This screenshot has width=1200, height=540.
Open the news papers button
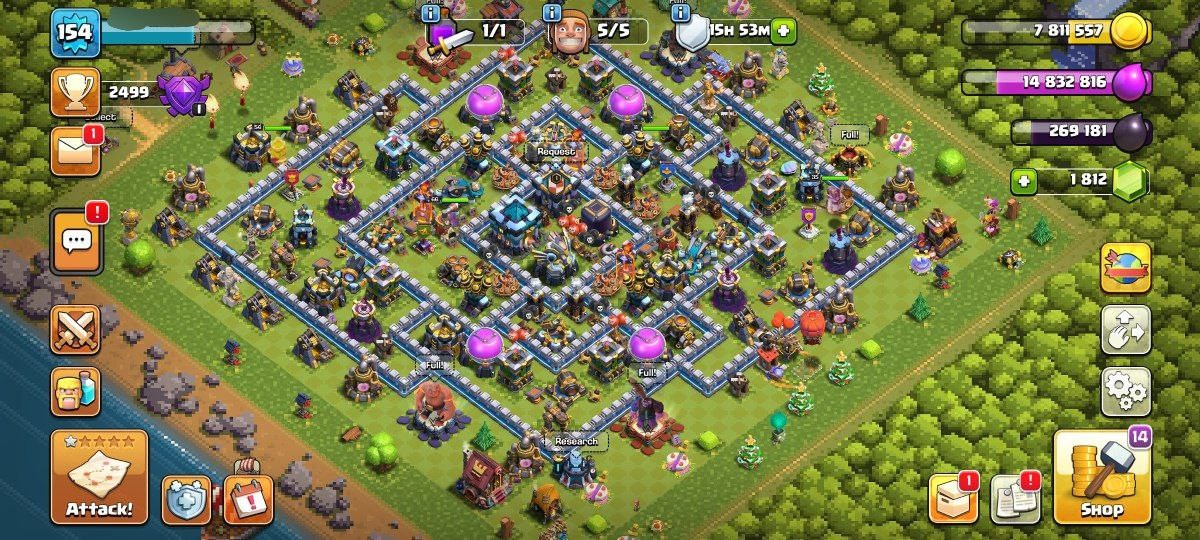(x=1014, y=497)
